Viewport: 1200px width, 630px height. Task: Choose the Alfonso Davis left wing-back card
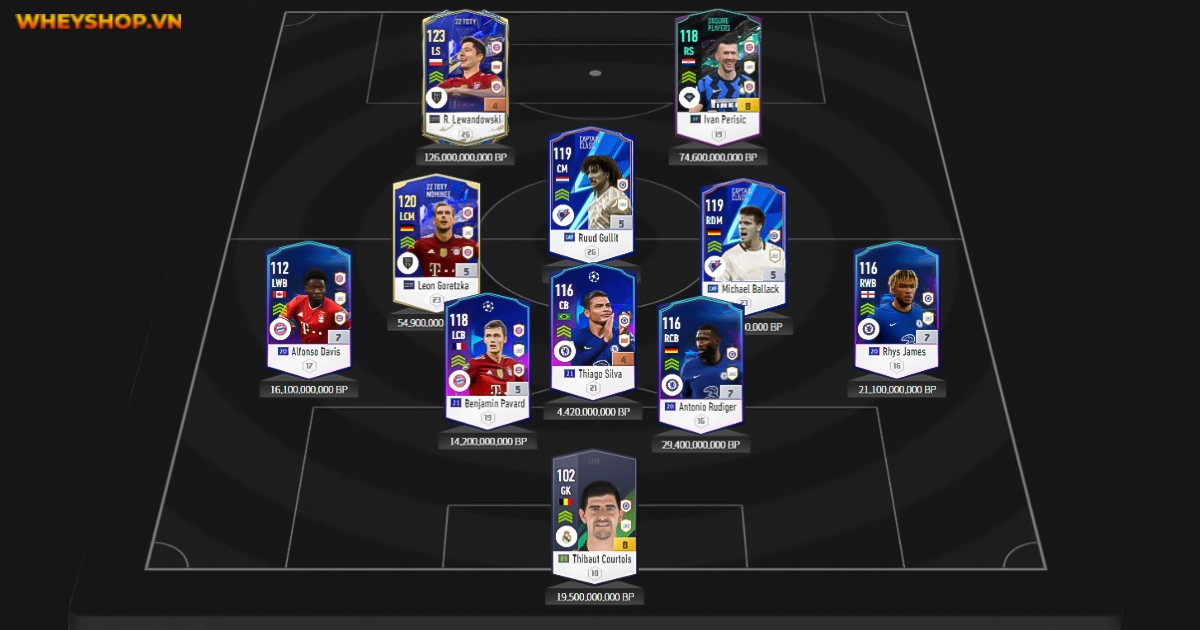308,305
